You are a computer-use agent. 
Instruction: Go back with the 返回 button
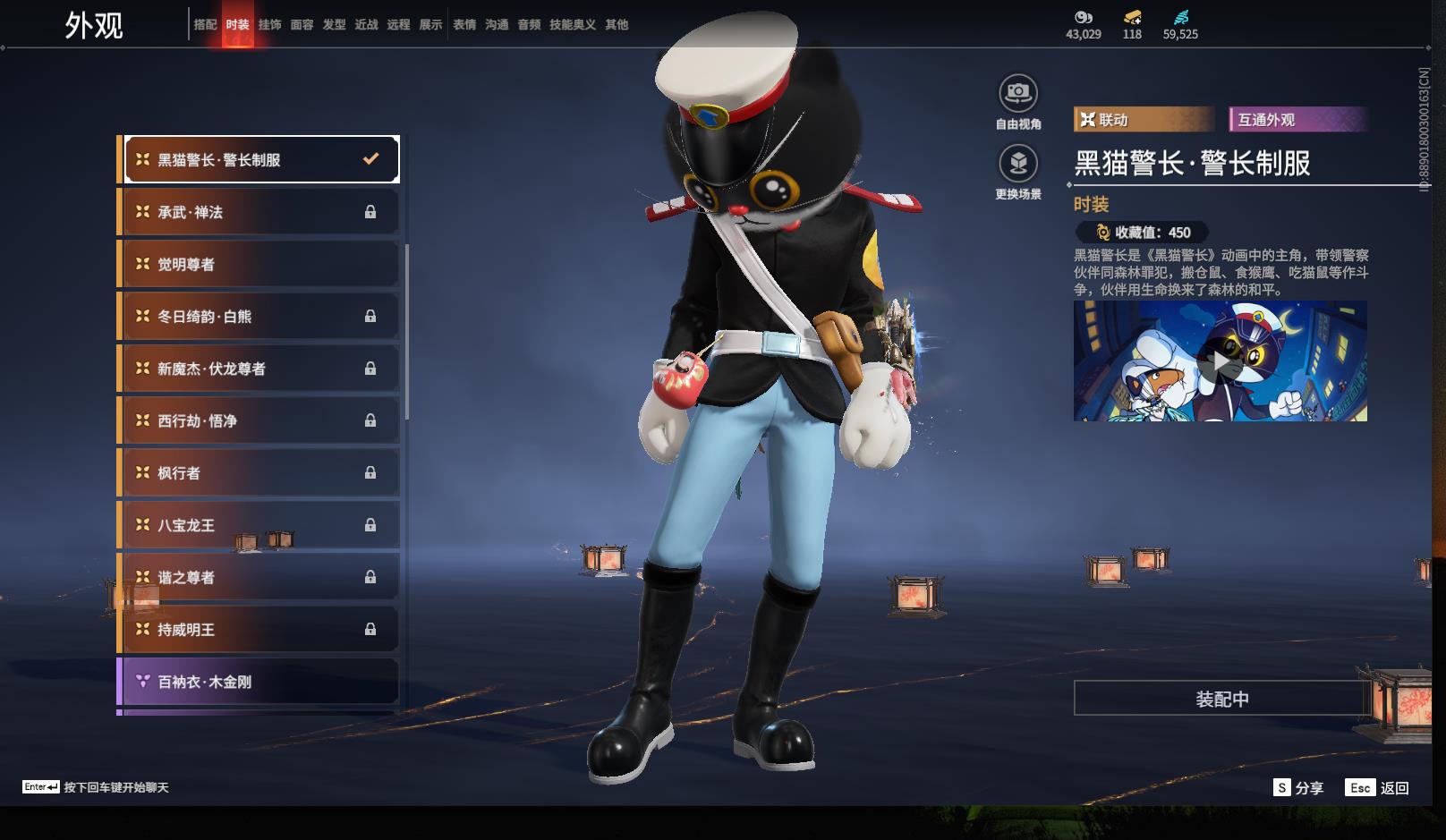tap(1378, 787)
